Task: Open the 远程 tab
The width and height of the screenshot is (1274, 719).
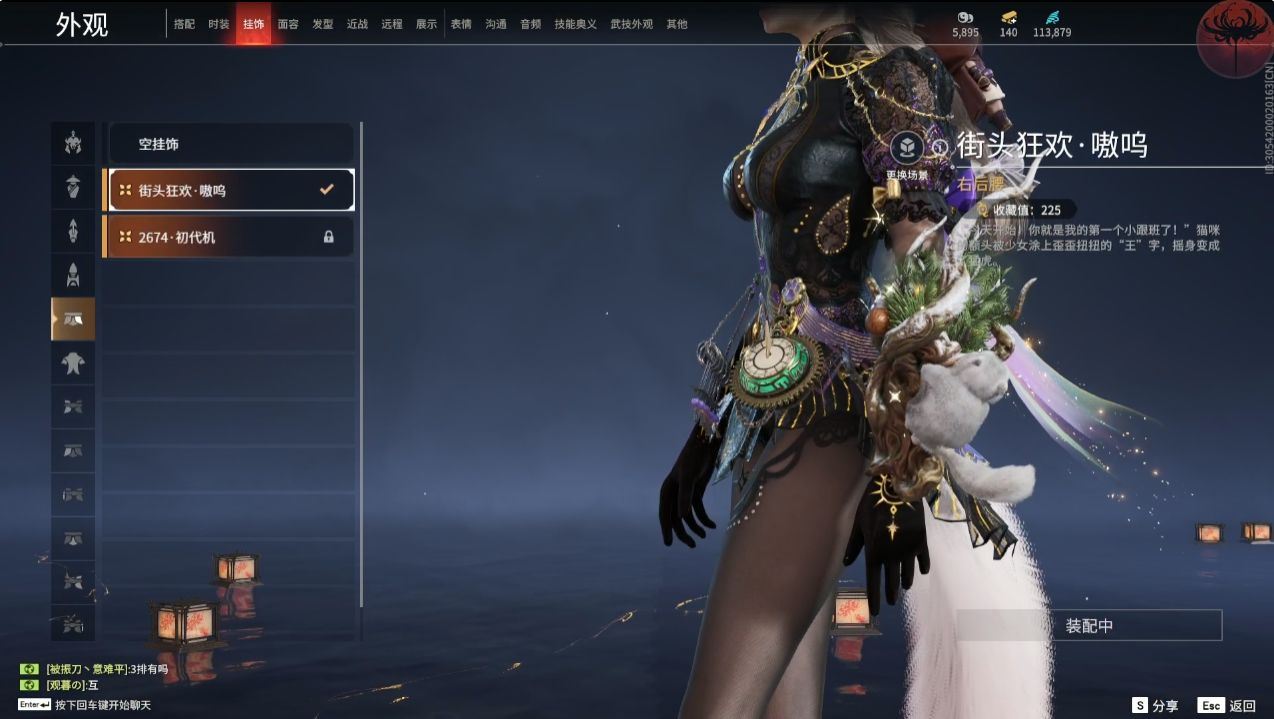Action: pyautogui.click(x=392, y=24)
